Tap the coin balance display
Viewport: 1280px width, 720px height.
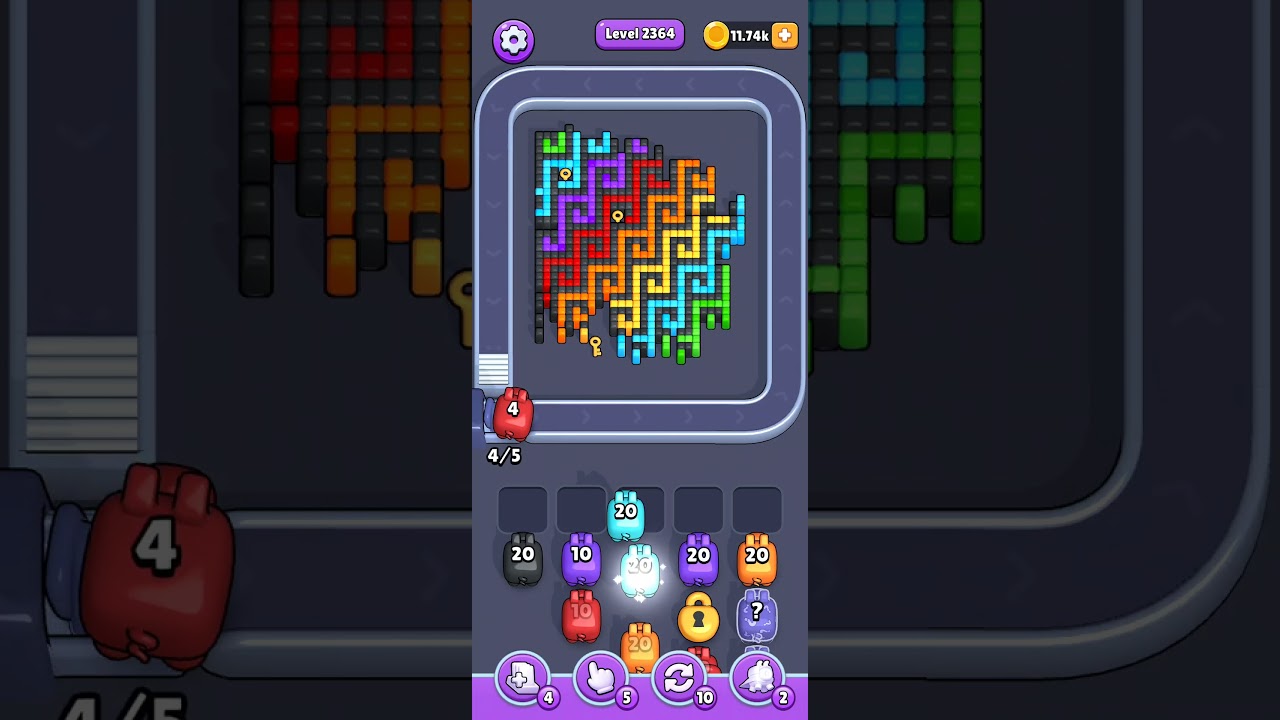[744, 35]
